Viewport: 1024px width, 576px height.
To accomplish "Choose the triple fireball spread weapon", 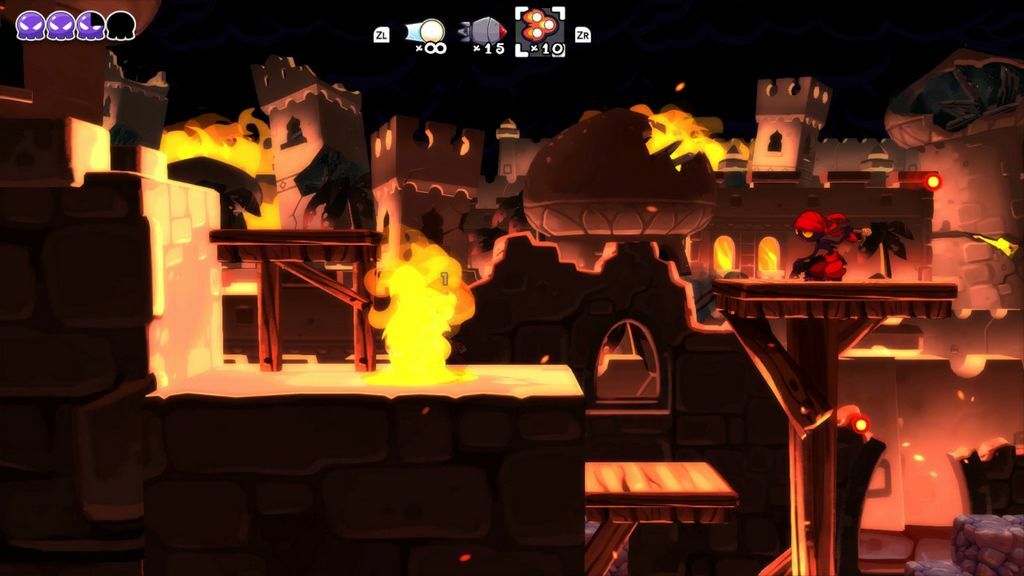I will point(540,30).
